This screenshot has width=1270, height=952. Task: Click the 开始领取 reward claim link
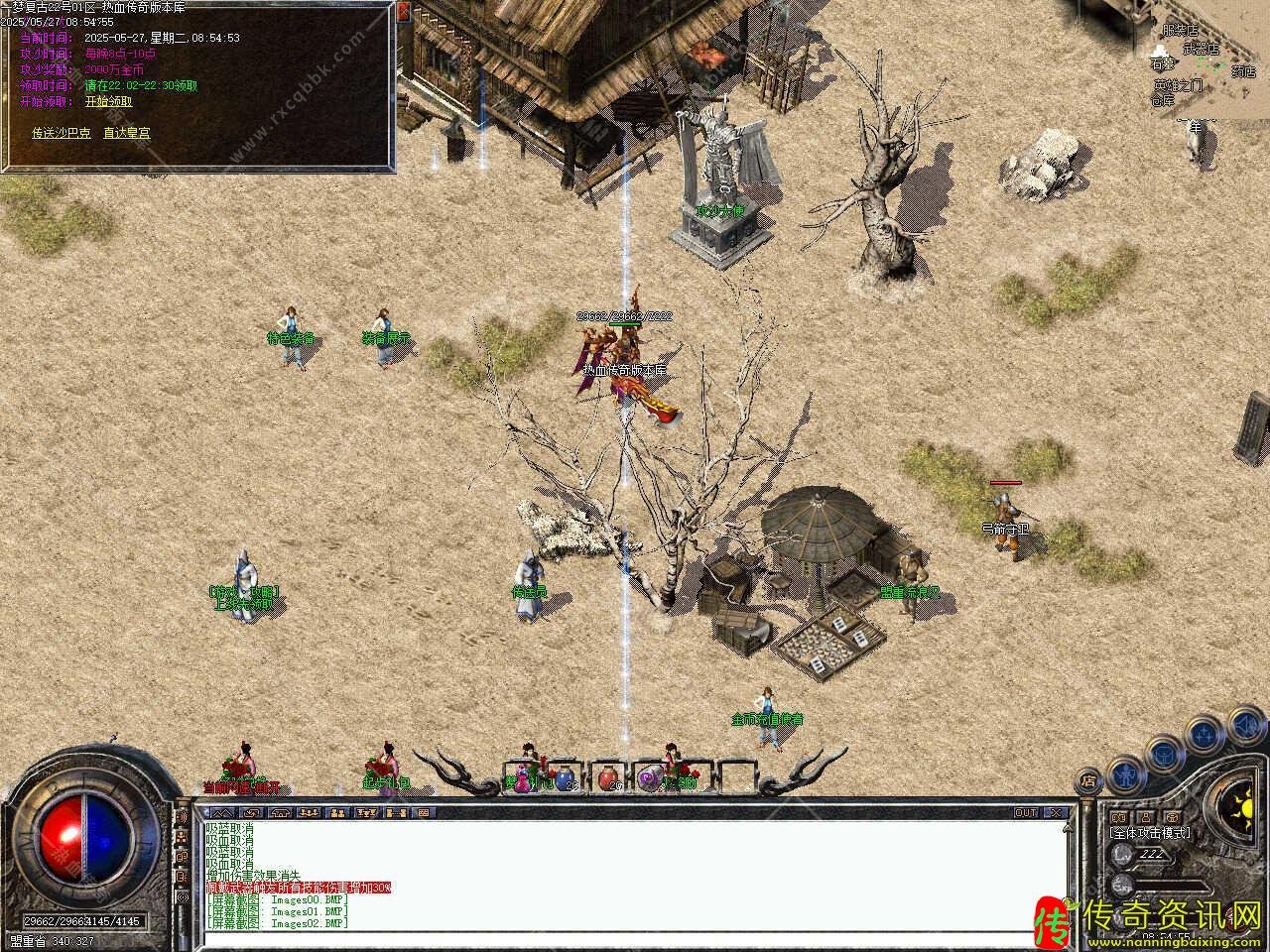[x=108, y=101]
